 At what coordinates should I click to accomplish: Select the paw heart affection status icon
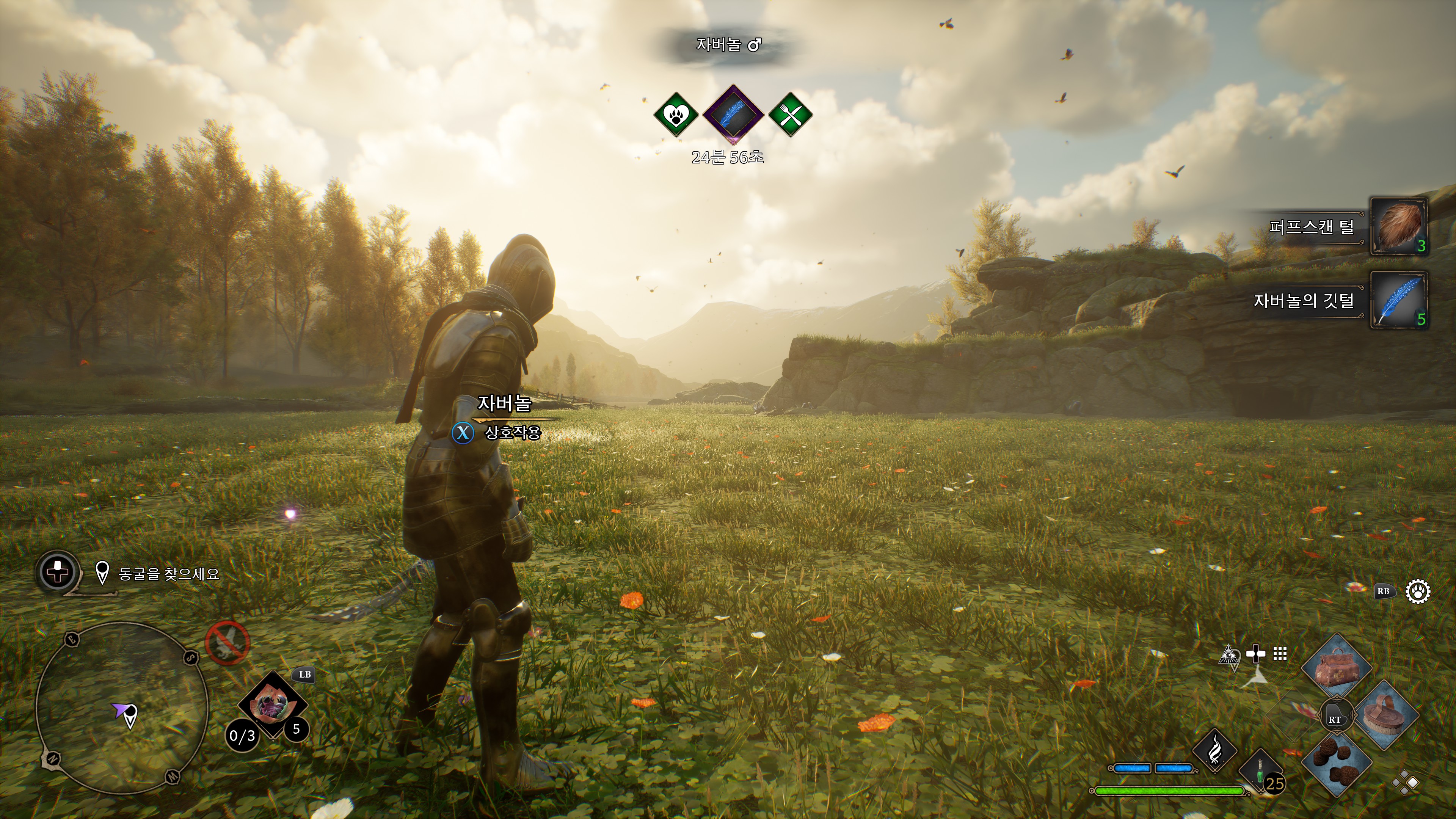tap(676, 115)
